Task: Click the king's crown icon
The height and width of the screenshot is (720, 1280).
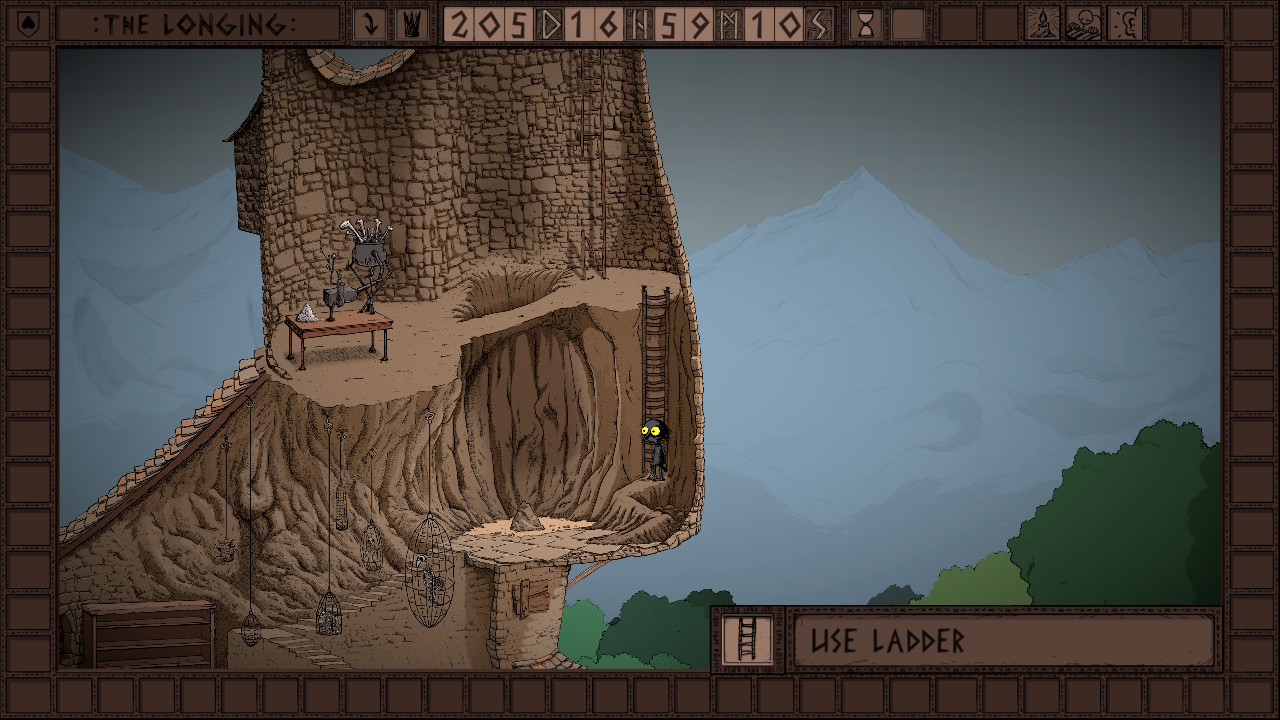Action: click(x=410, y=24)
